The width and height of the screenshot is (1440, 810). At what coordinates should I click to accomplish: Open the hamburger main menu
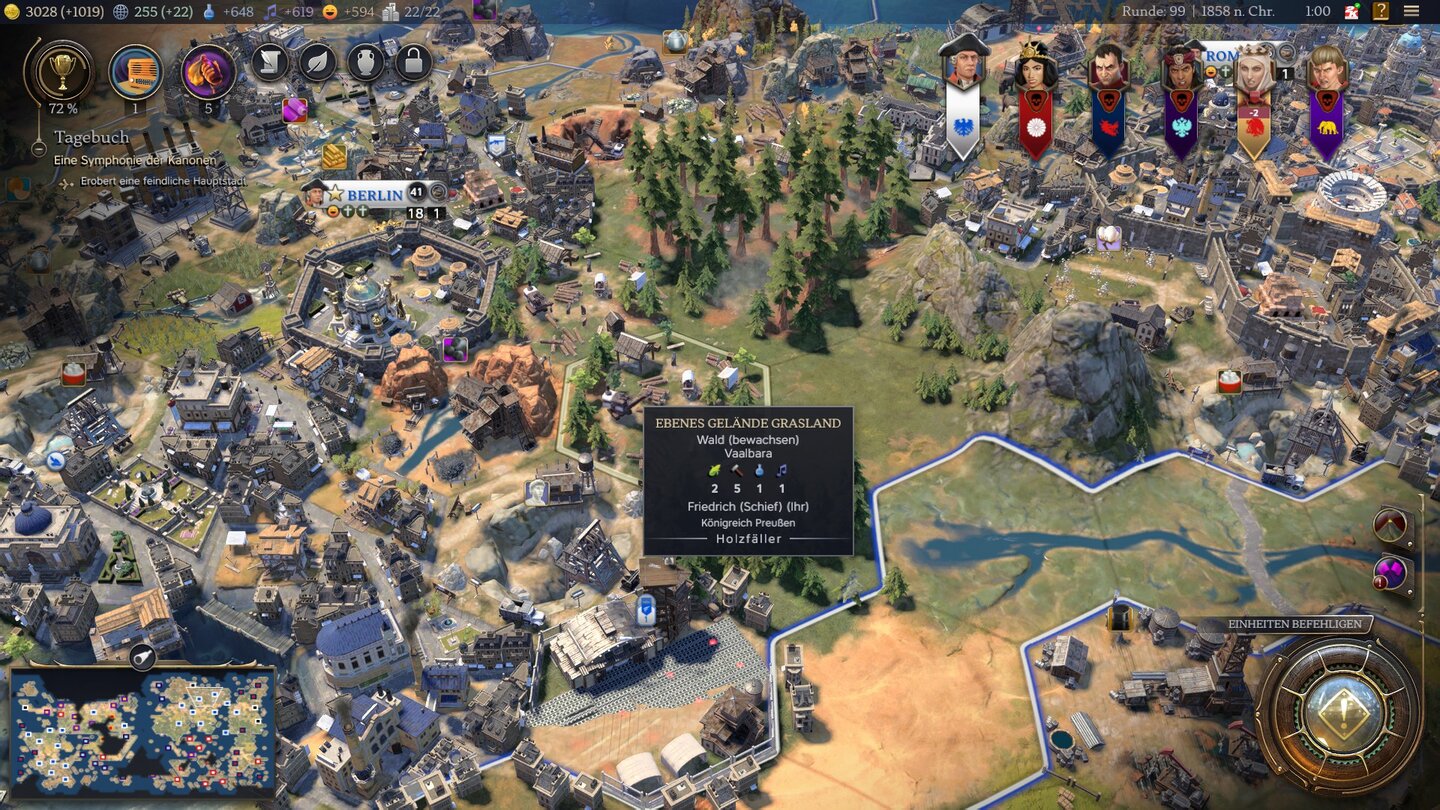1411,11
